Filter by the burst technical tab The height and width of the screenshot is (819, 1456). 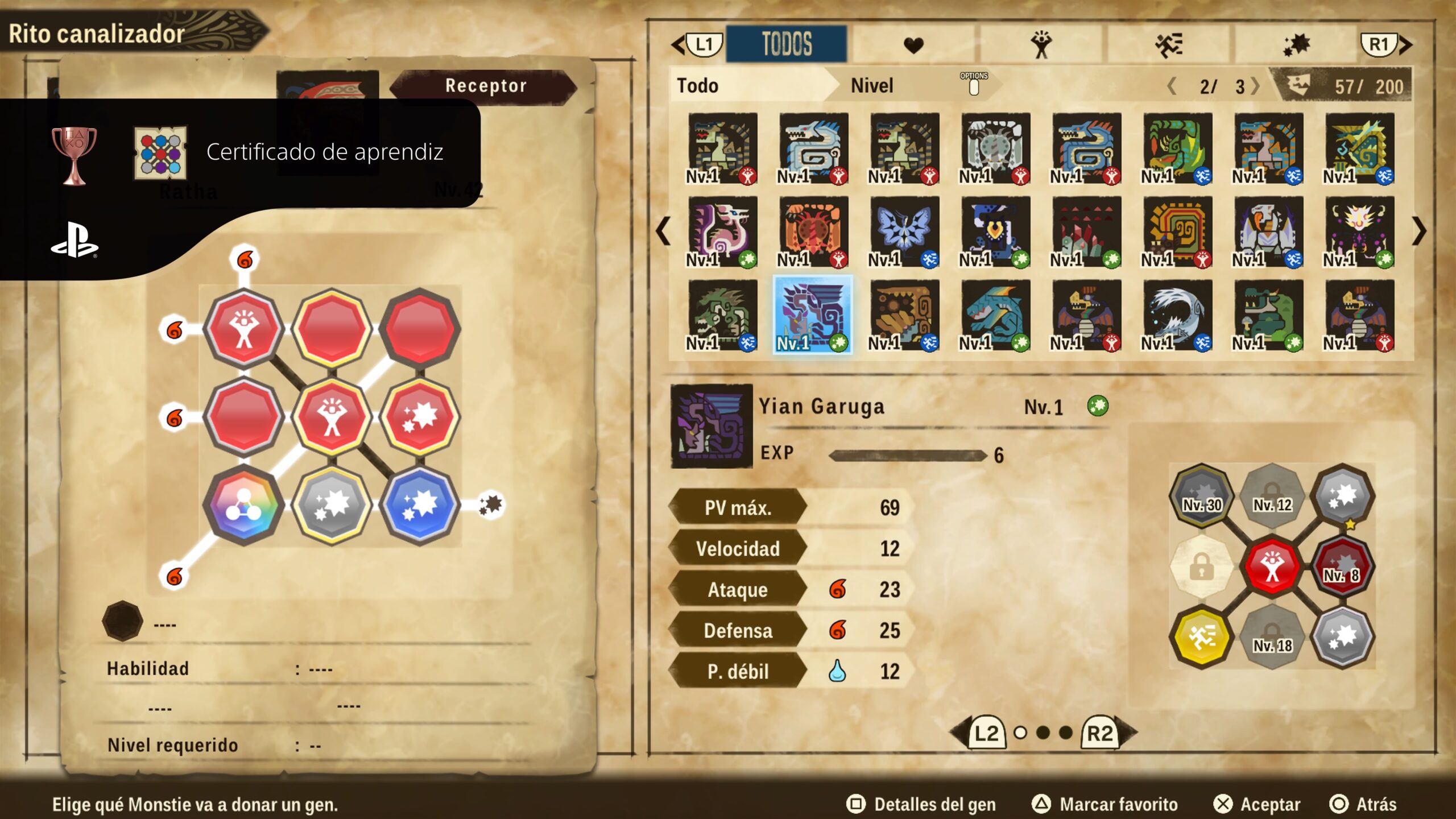[x=1296, y=44]
